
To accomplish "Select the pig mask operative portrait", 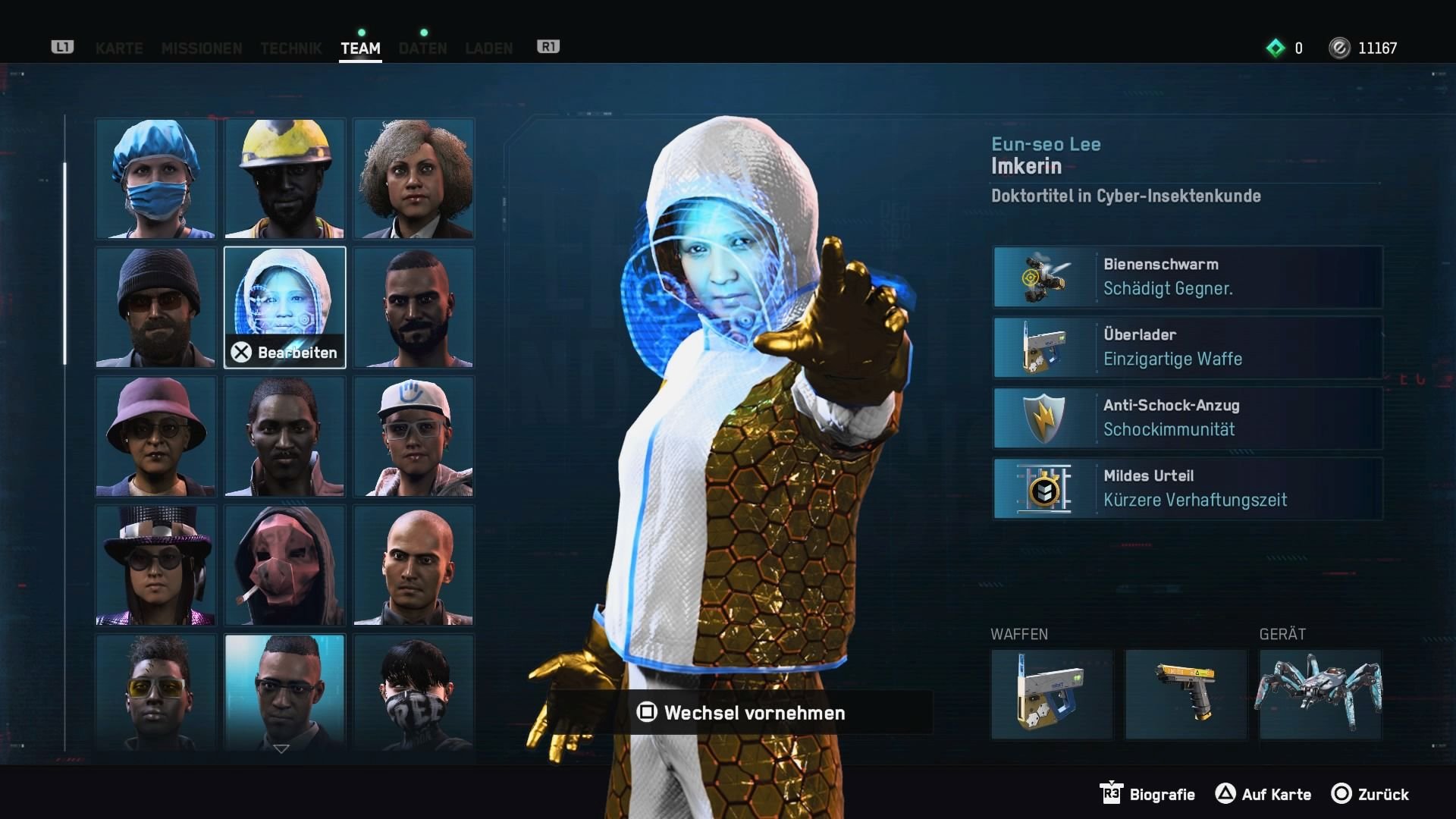I will point(284,565).
